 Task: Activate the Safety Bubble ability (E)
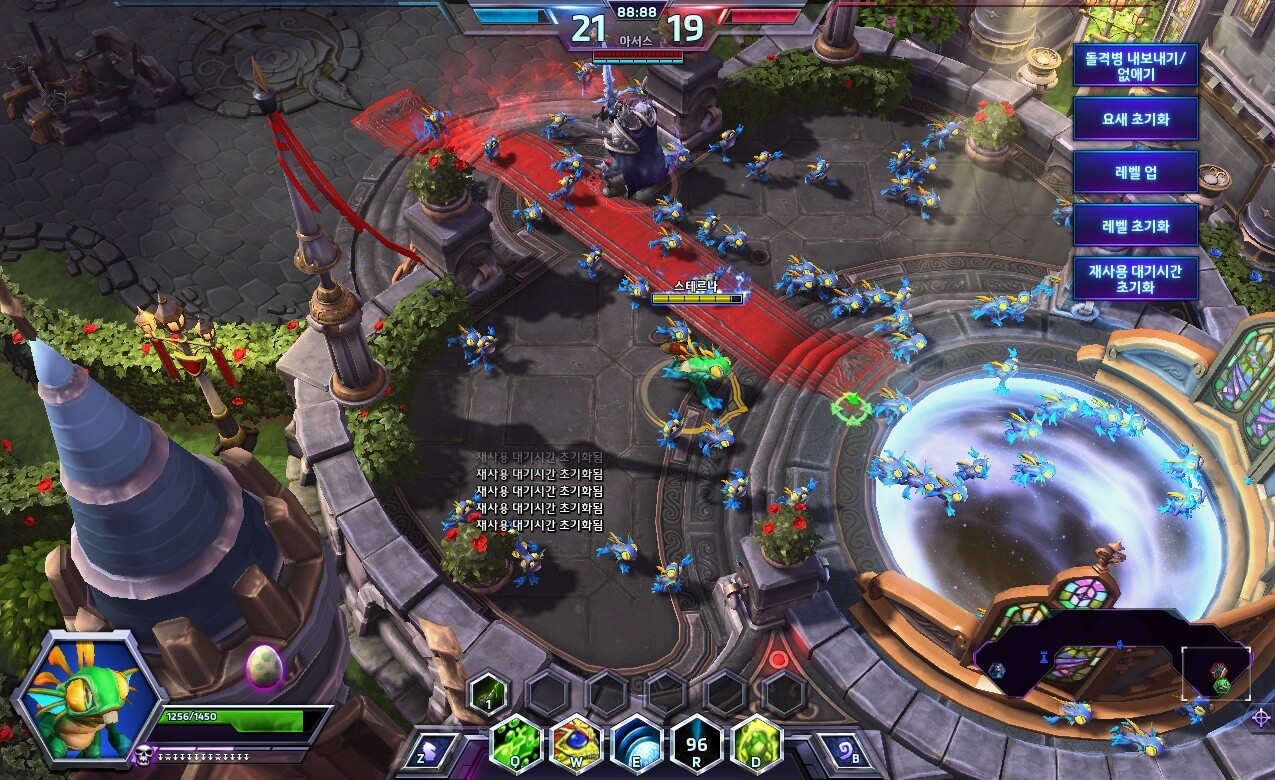coord(637,745)
